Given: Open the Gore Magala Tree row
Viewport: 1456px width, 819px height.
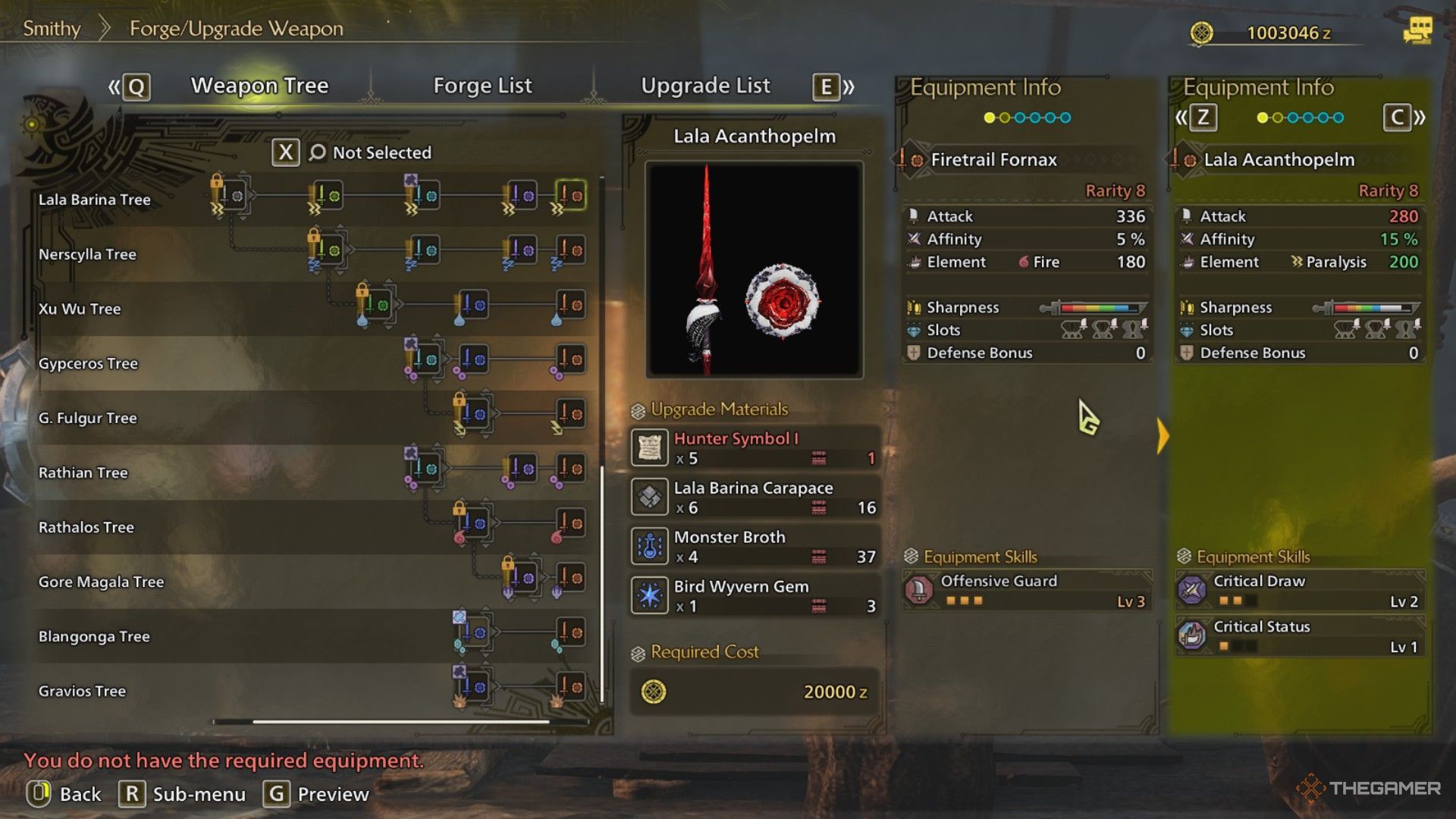Looking at the screenshot, I should [x=101, y=582].
